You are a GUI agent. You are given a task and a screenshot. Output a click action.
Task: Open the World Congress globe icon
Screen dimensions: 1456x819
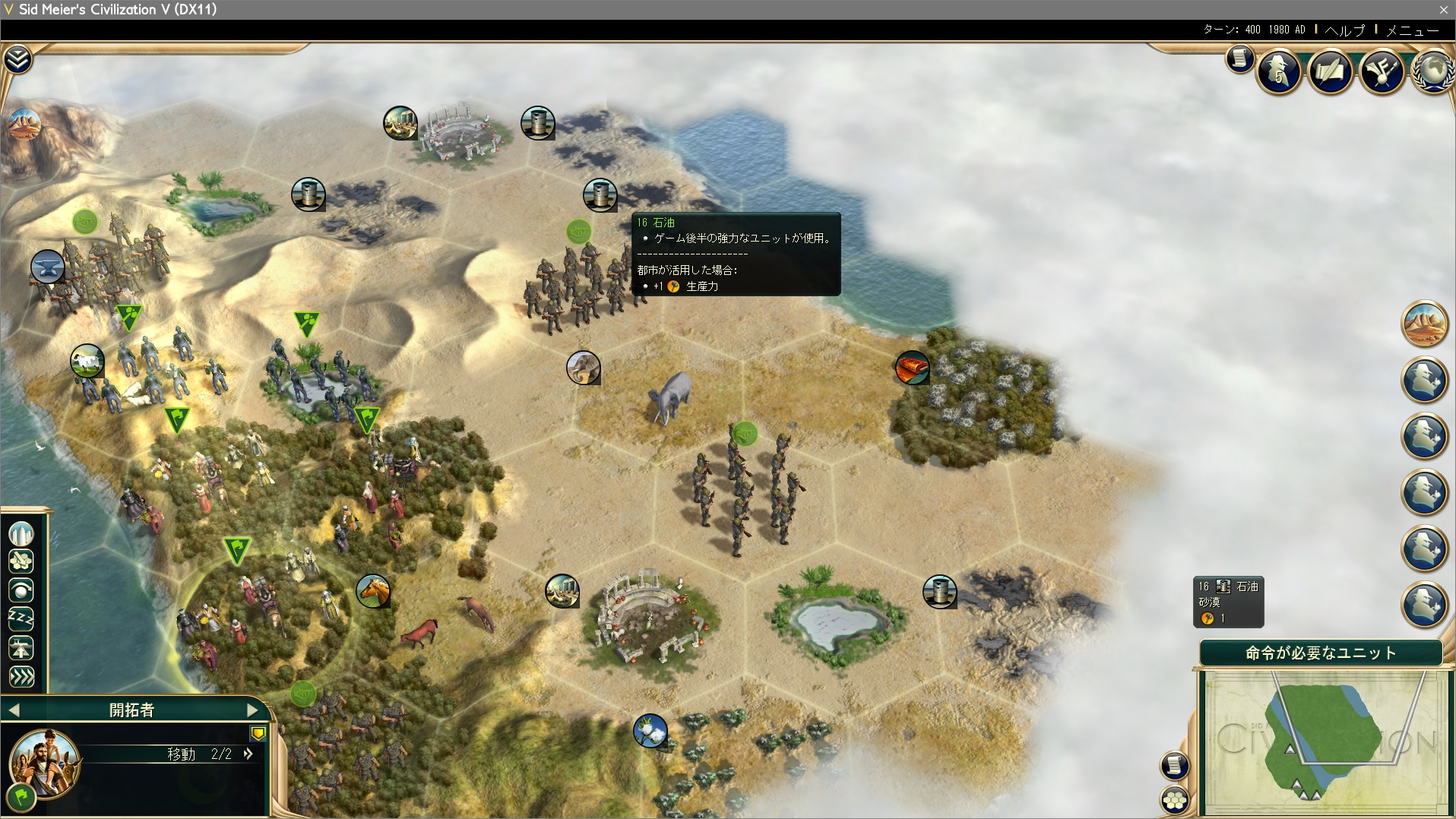point(1432,71)
